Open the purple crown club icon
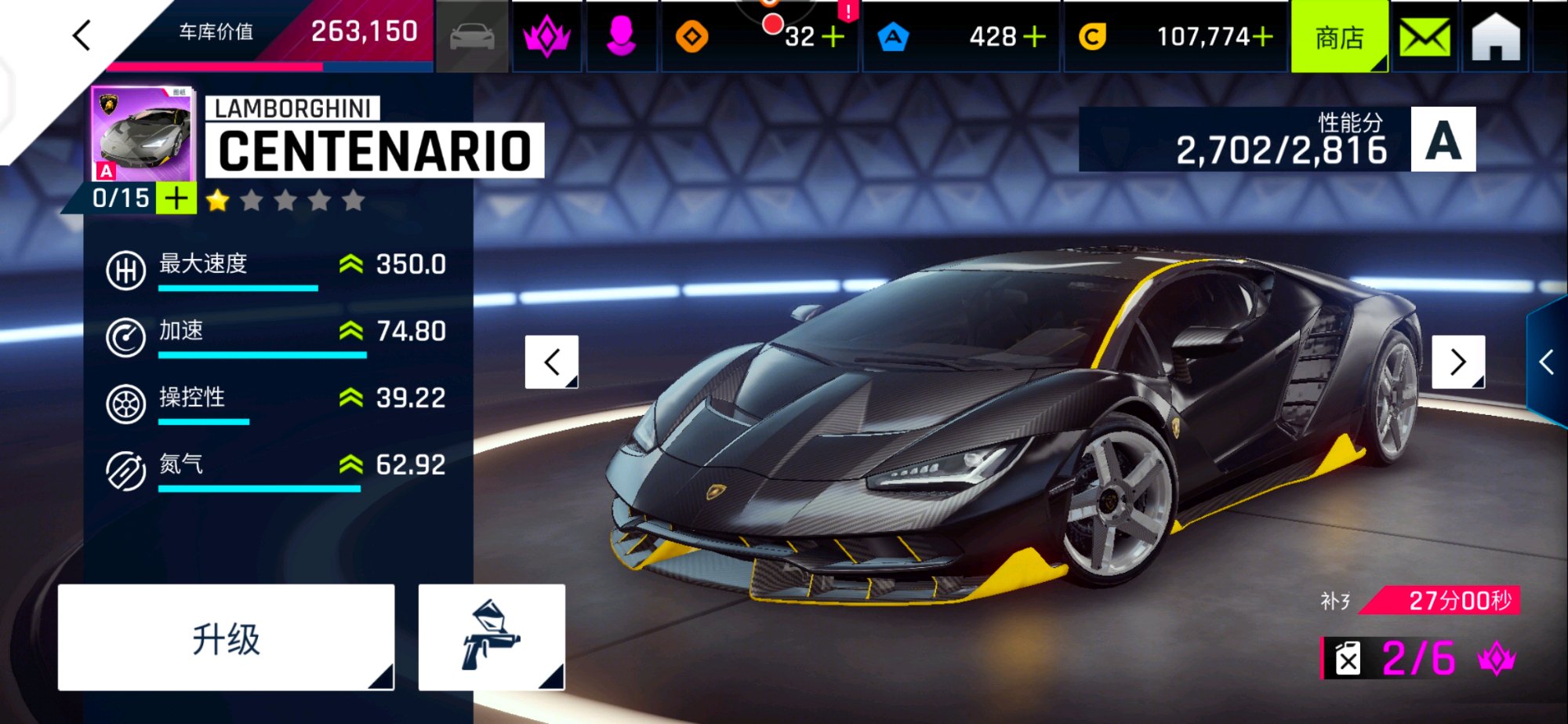This screenshot has height=724, width=1568. 546,37
